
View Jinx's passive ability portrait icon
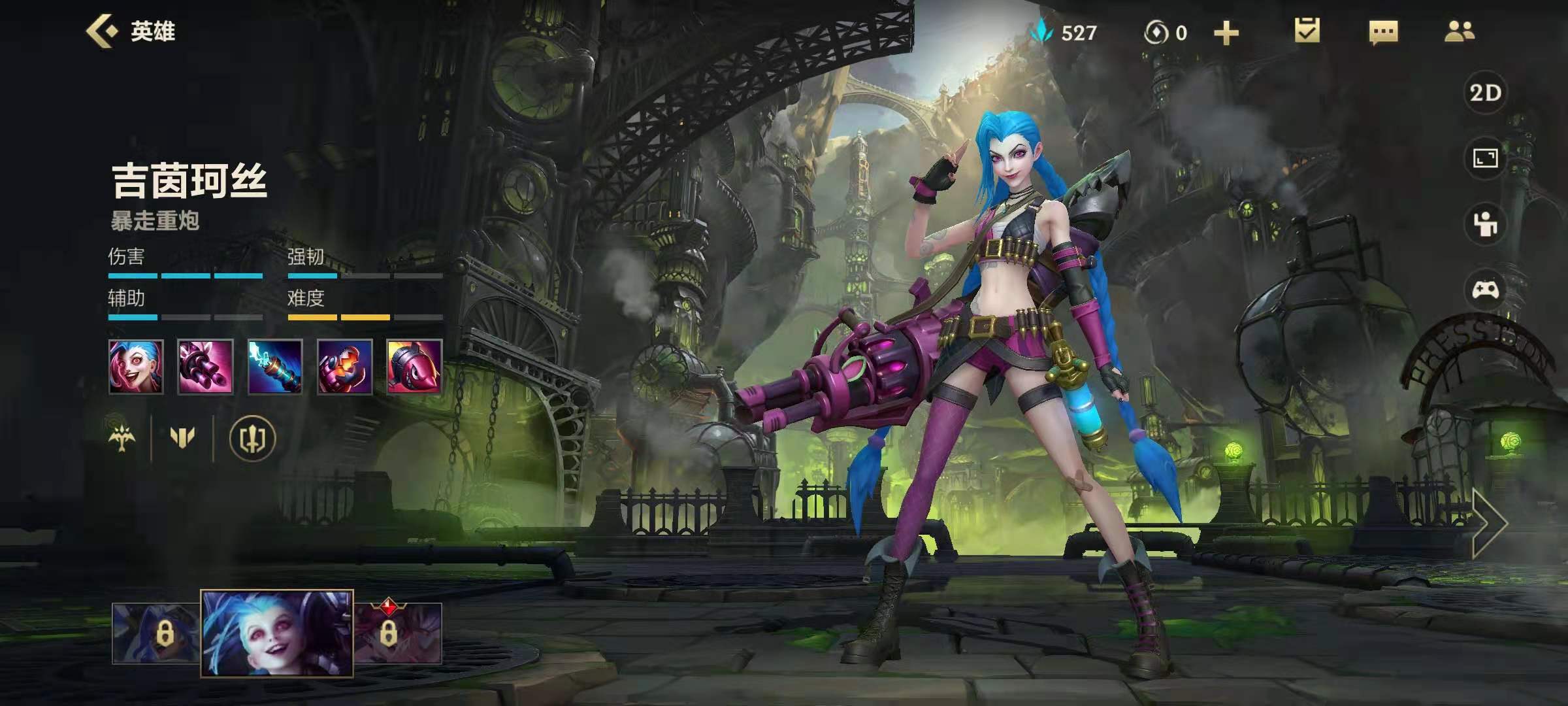[136, 367]
